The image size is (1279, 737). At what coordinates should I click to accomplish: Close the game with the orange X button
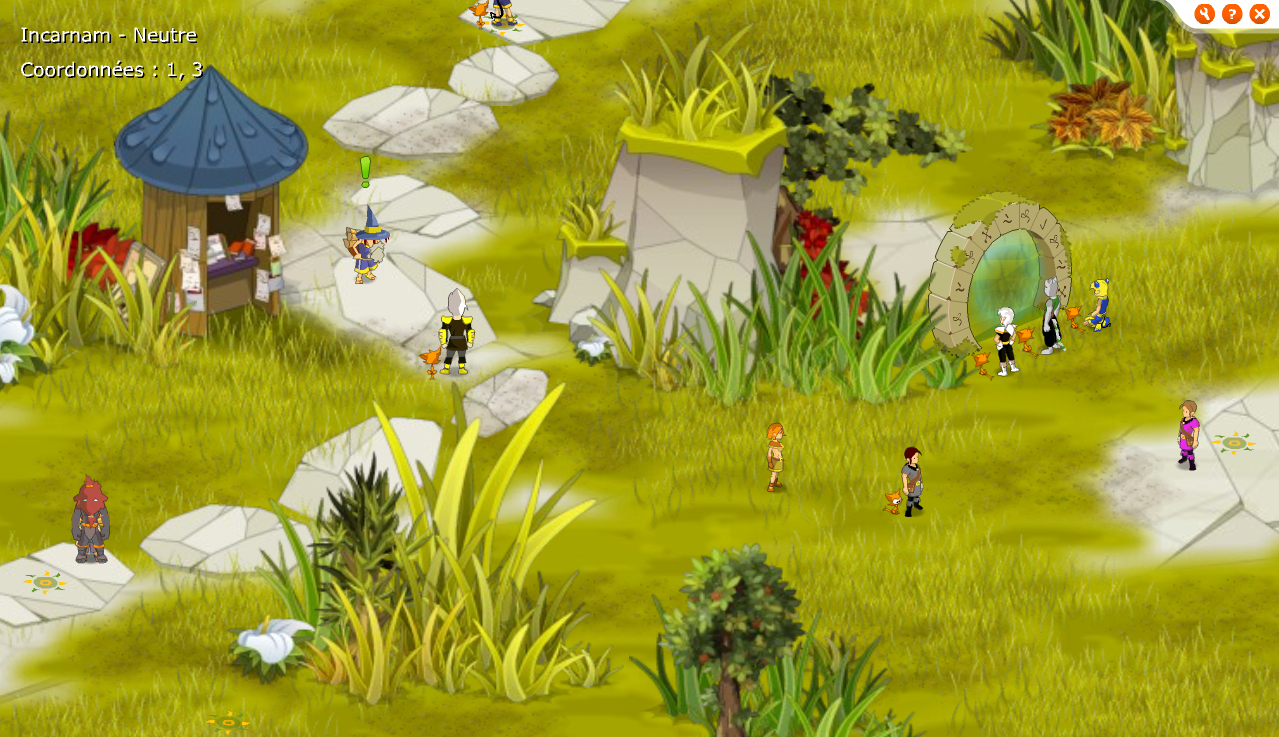[1260, 14]
